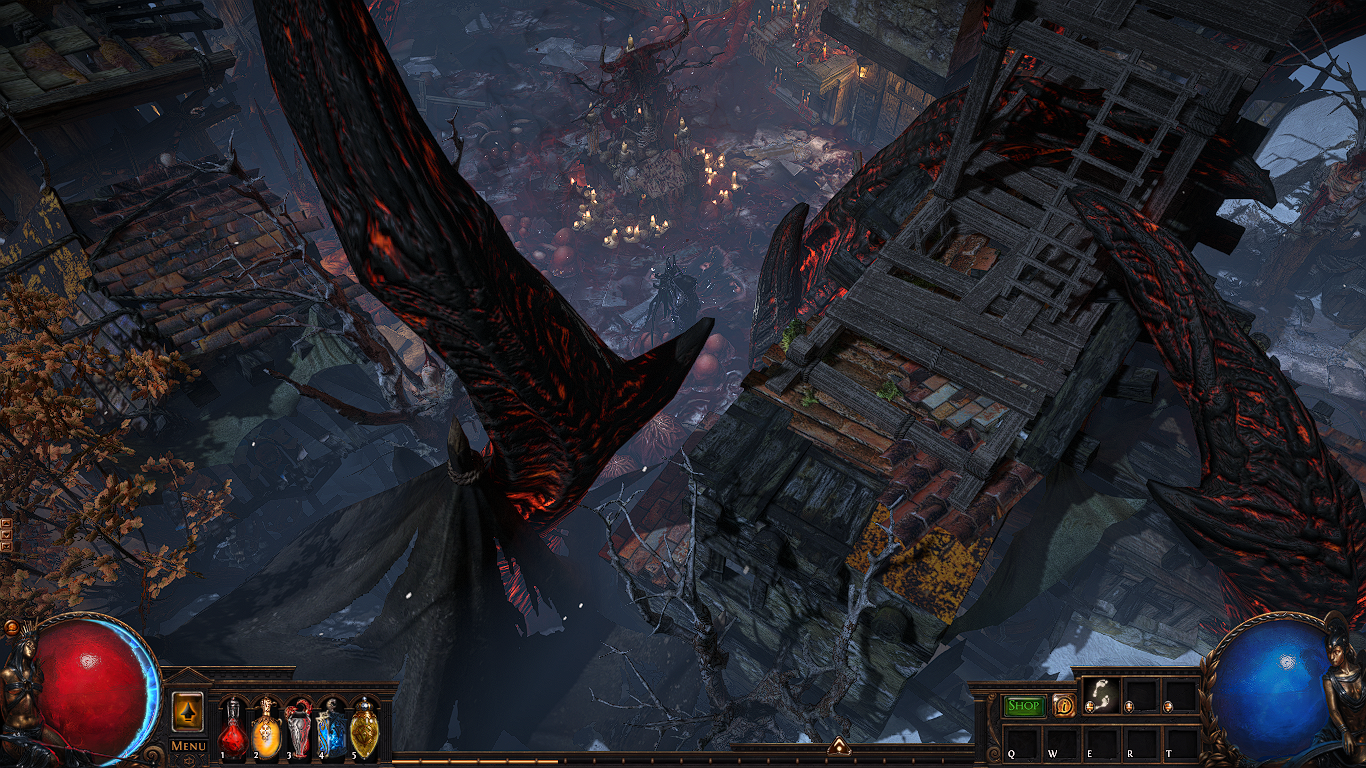The image size is (1366, 768).
Task: Use the red life flask
Action: (233, 729)
